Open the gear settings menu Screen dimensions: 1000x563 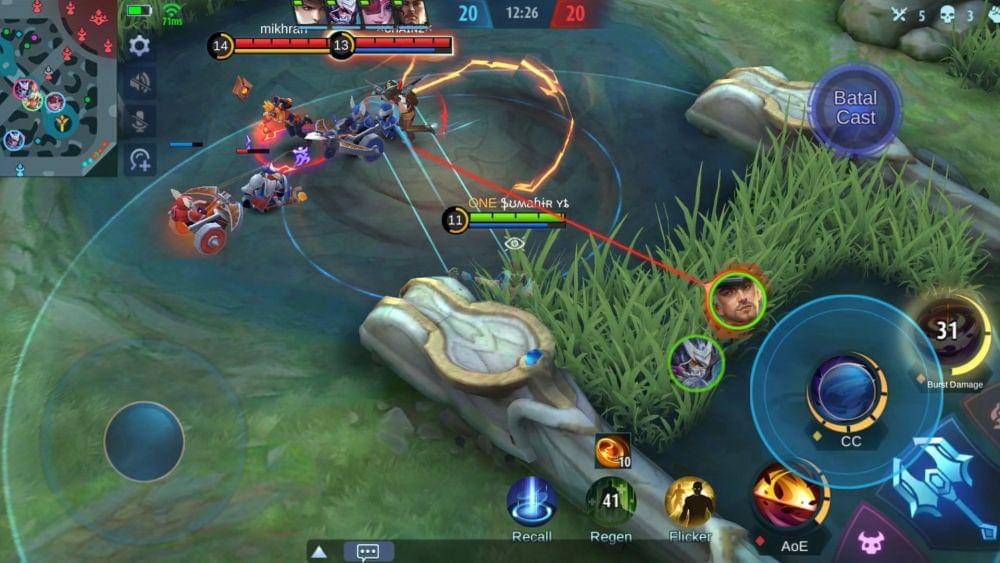[139, 46]
